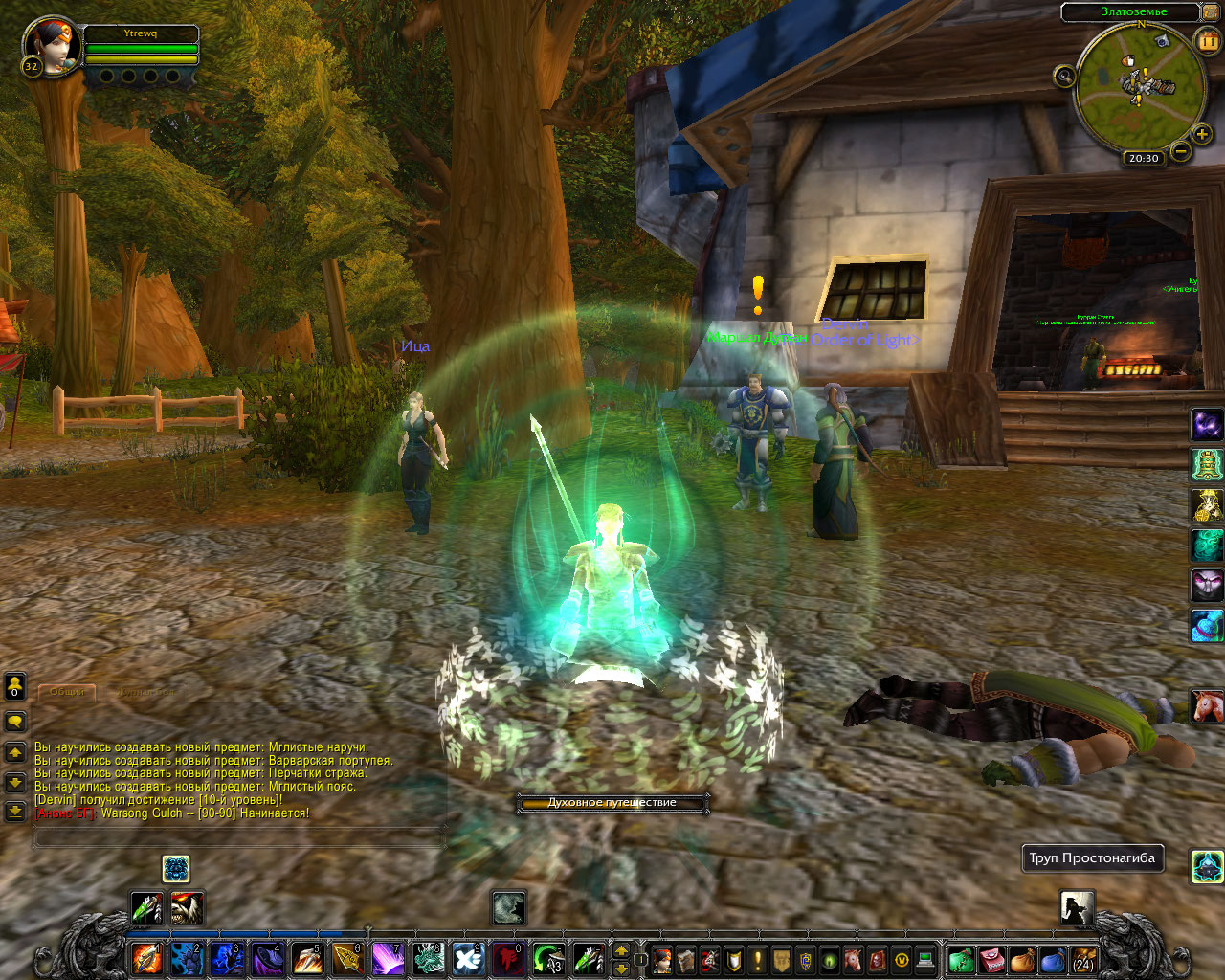The height and width of the screenshot is (980, 1225).
Task: Open the main menu computer icon
Action: 924,959
